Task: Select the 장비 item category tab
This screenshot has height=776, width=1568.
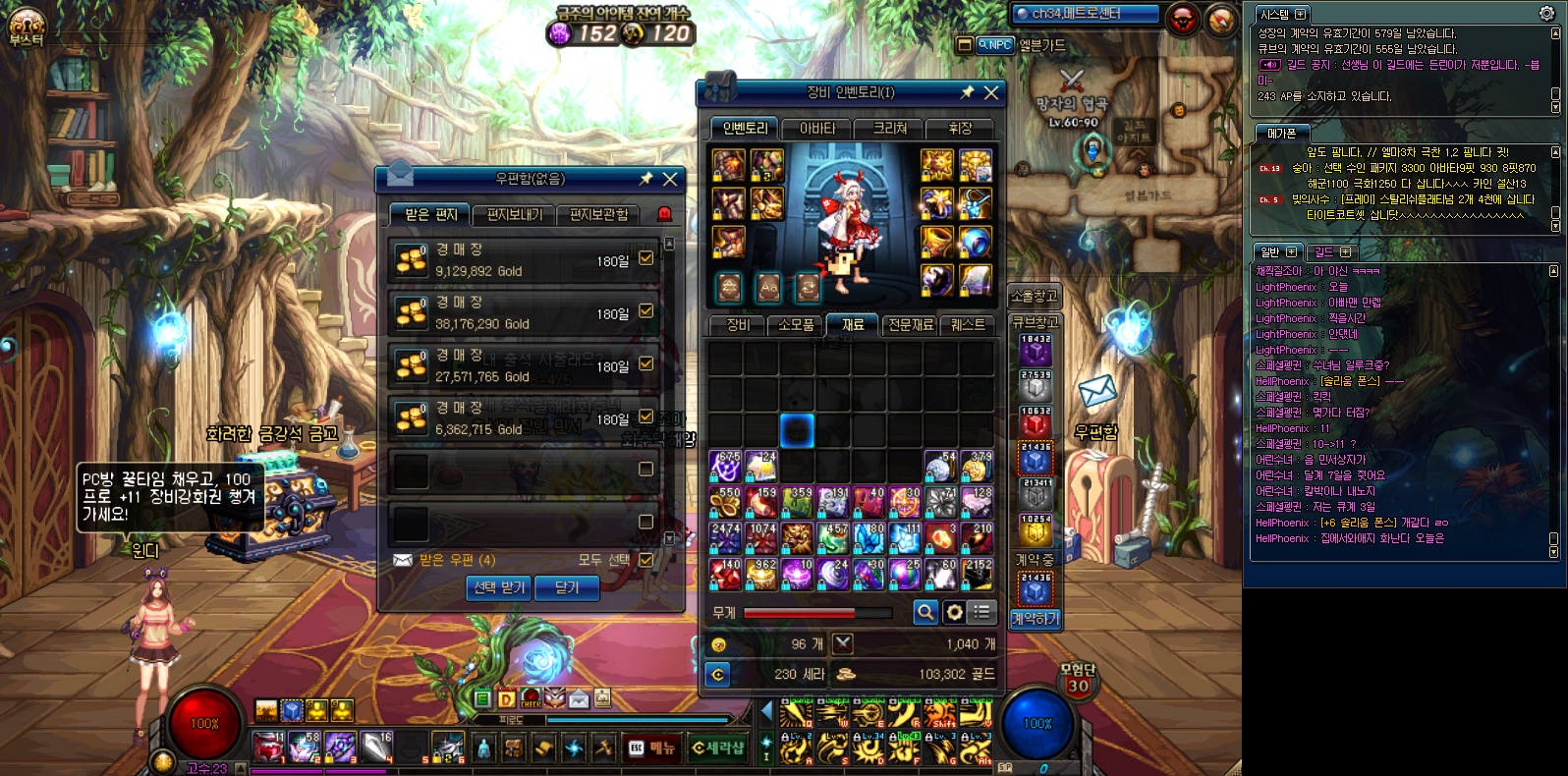Action: (x=738, y=325)
